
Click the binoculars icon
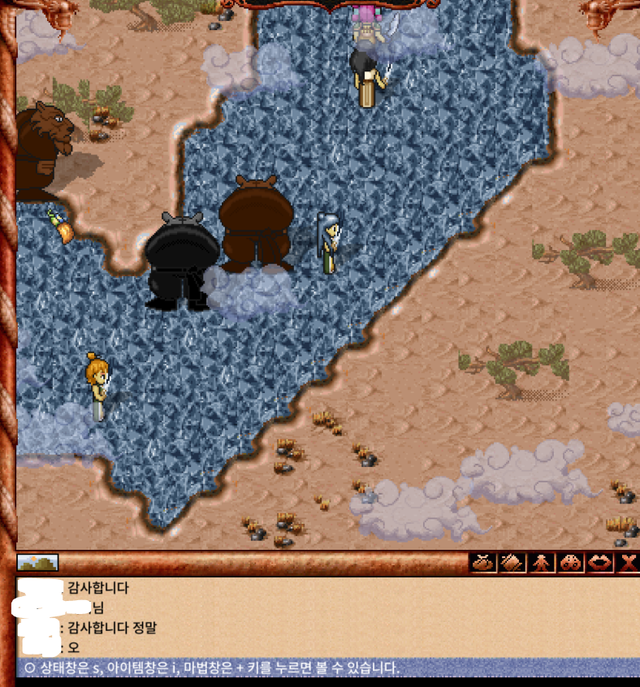tap(570, 563)
